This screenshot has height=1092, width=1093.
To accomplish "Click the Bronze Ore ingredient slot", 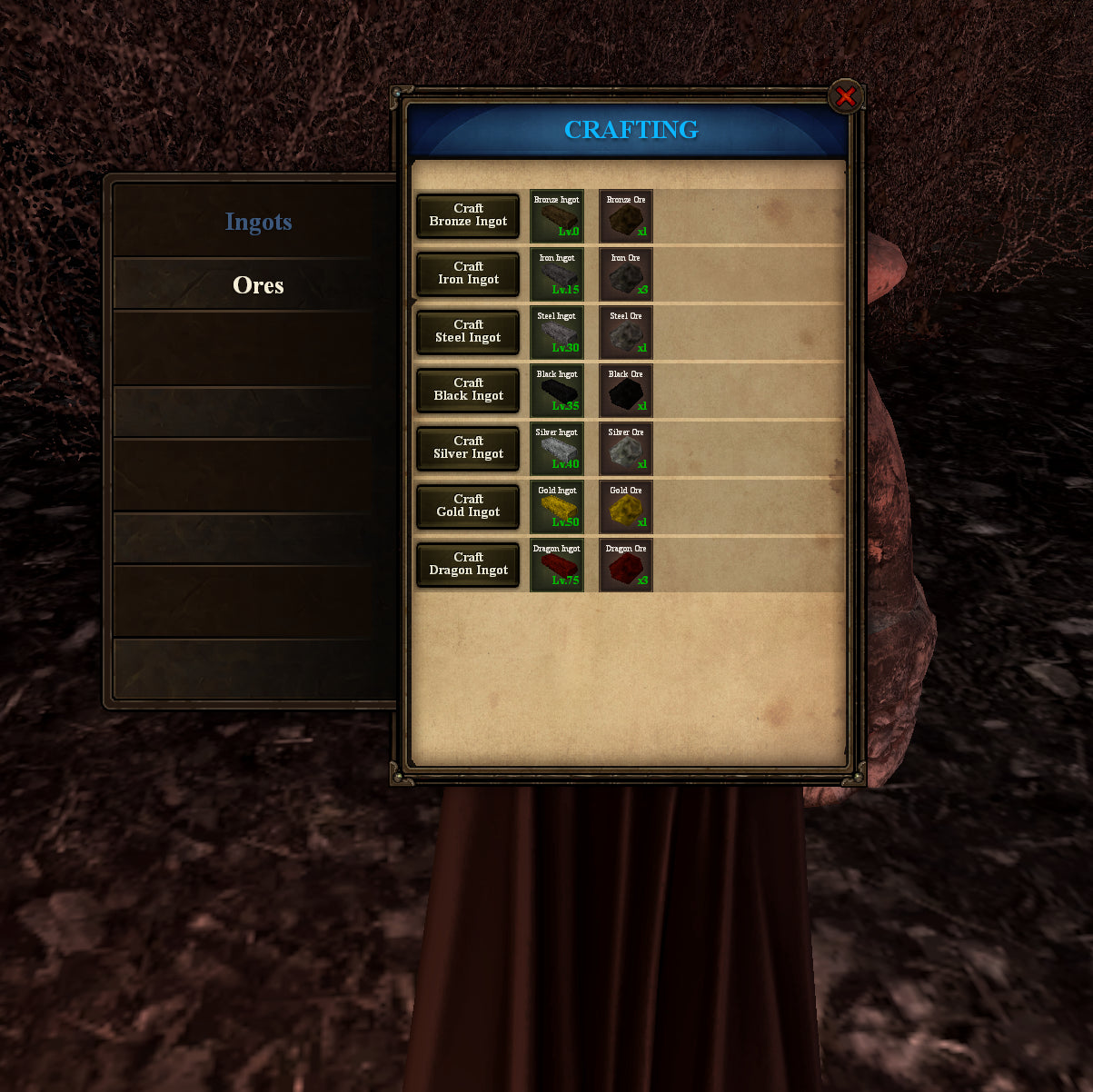I will (626, 216).
